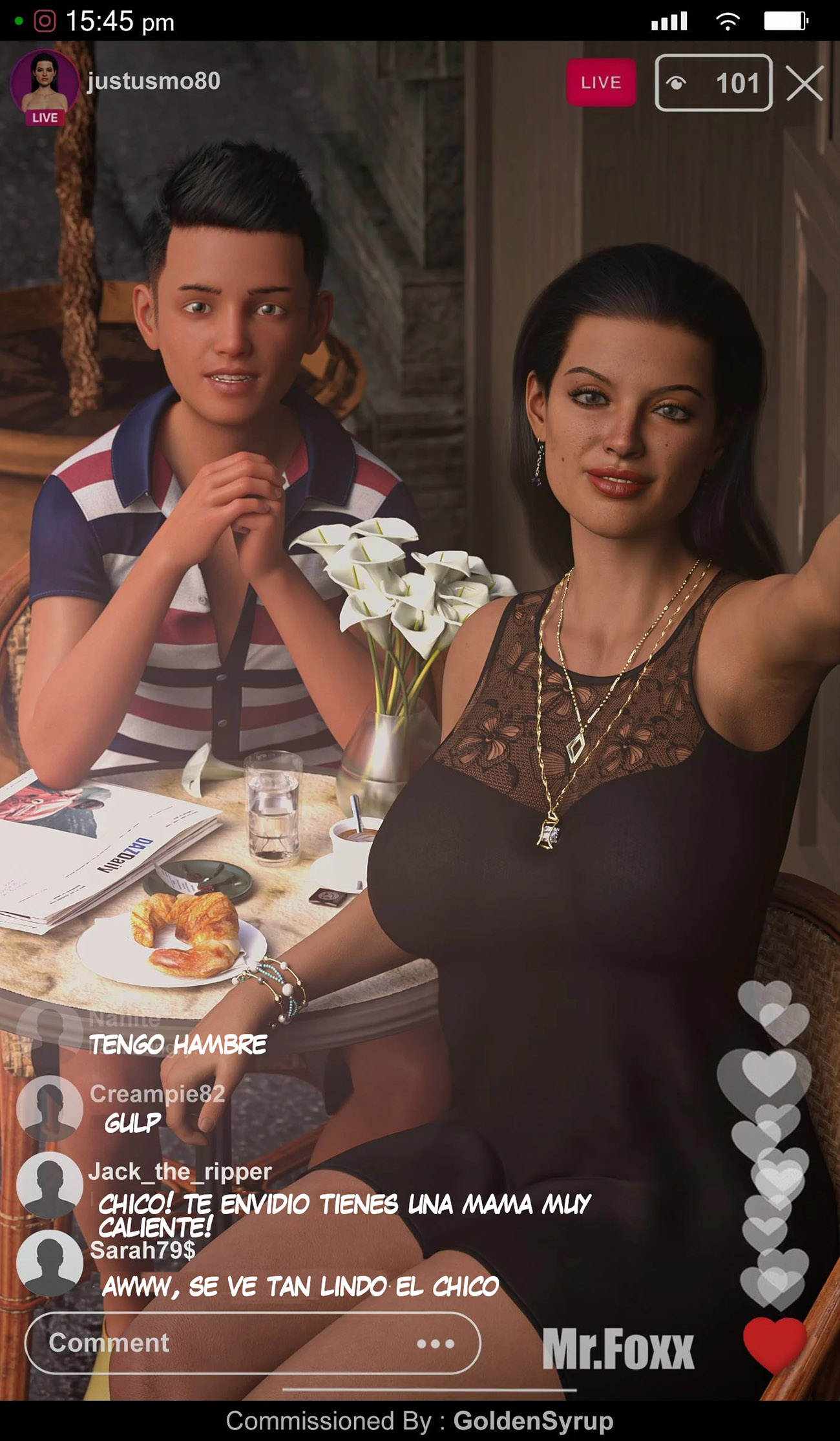Tap the justusmo80 username

click(154, 81)
